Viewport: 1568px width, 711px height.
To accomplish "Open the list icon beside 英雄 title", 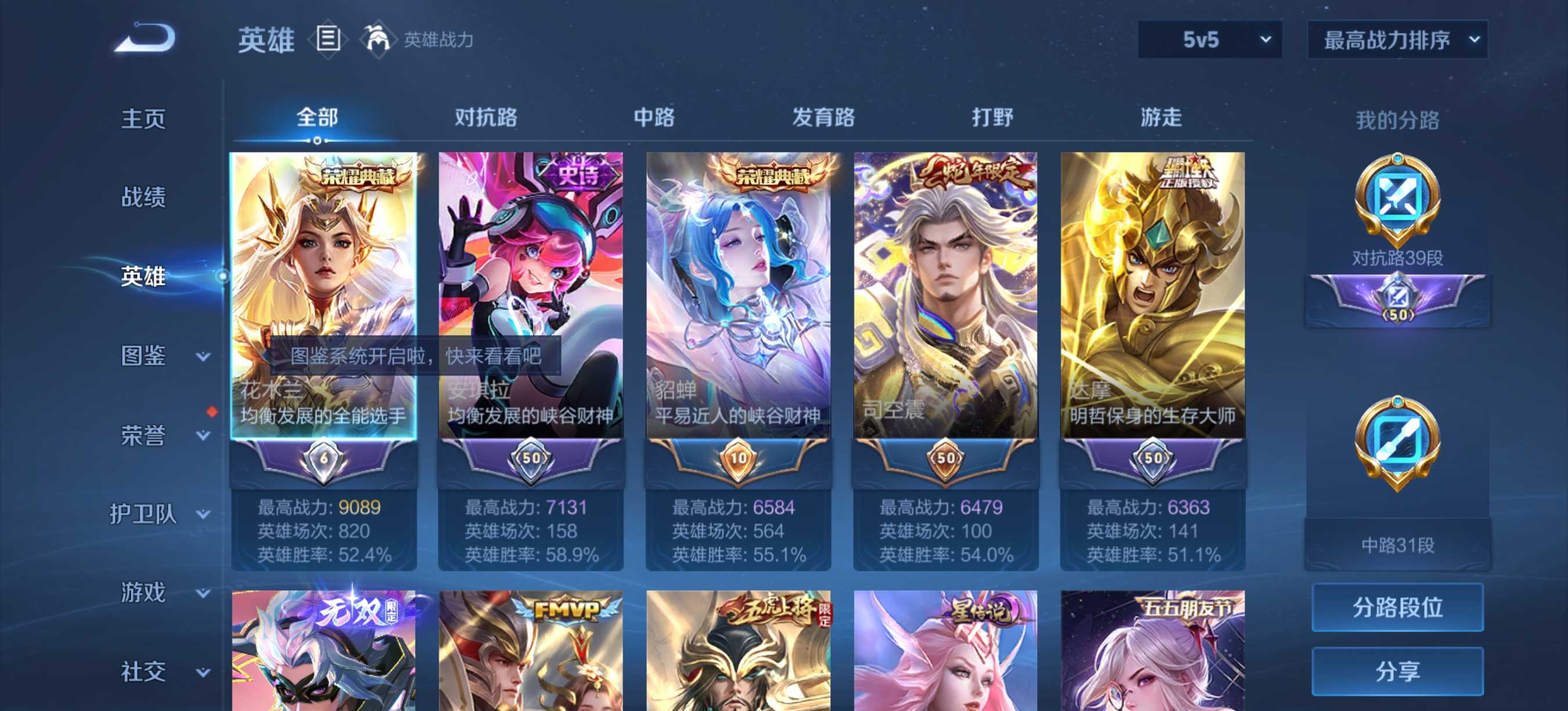I will pos(328,39).
